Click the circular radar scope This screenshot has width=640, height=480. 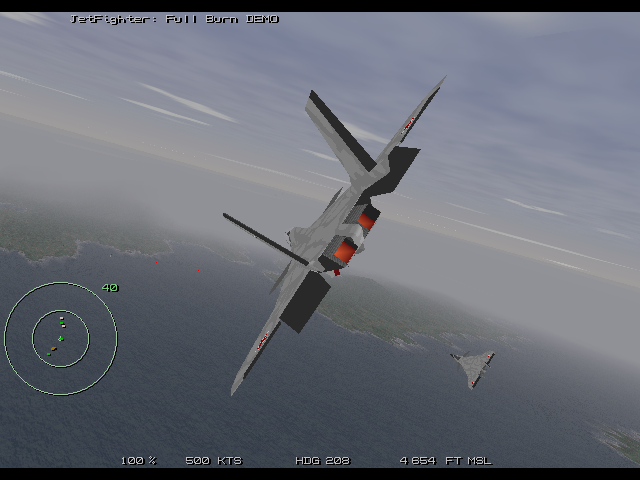point(60,339)
